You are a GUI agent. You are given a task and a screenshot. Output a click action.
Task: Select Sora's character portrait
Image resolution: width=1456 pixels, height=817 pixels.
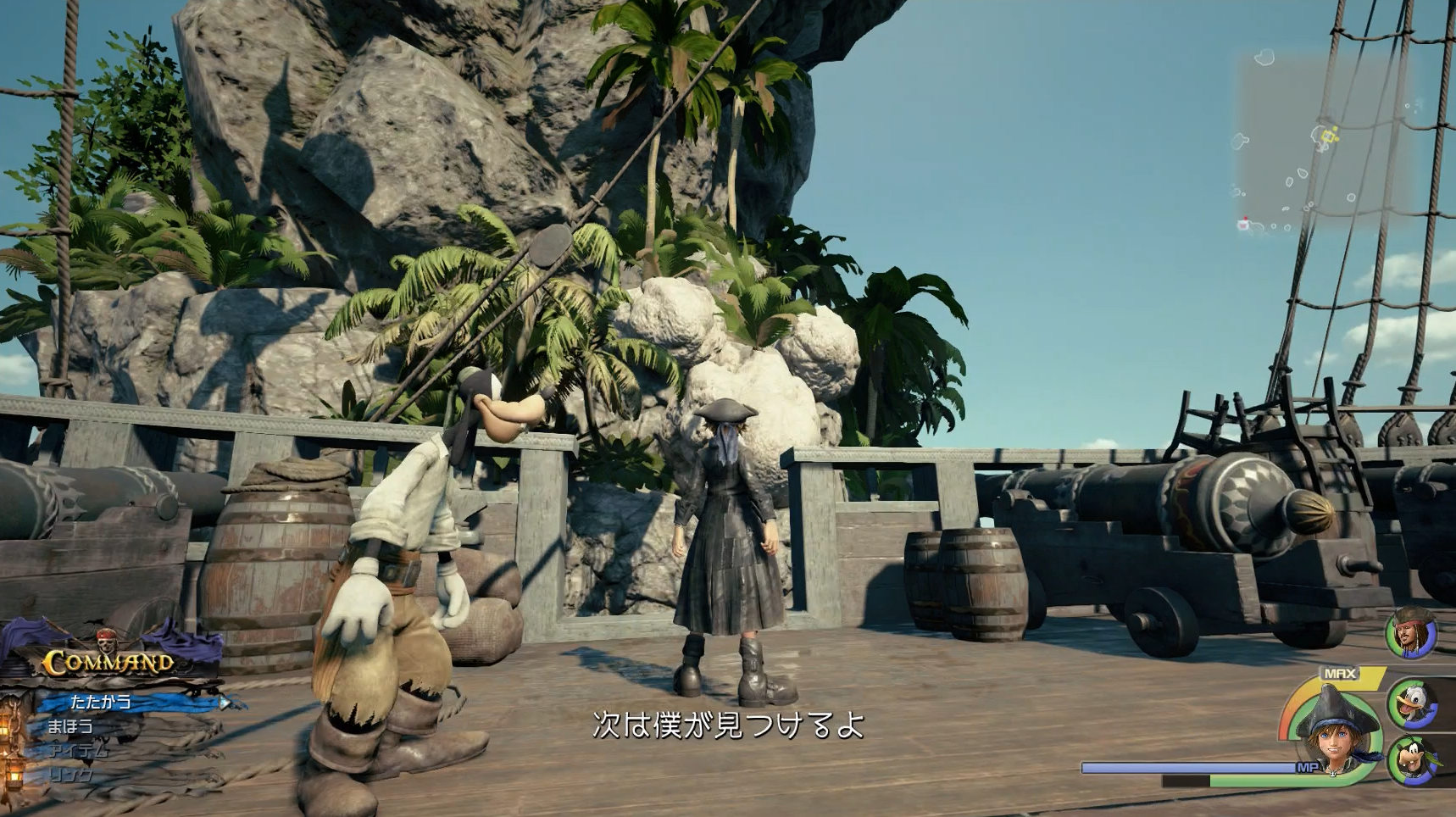(x=1332, y=738)
